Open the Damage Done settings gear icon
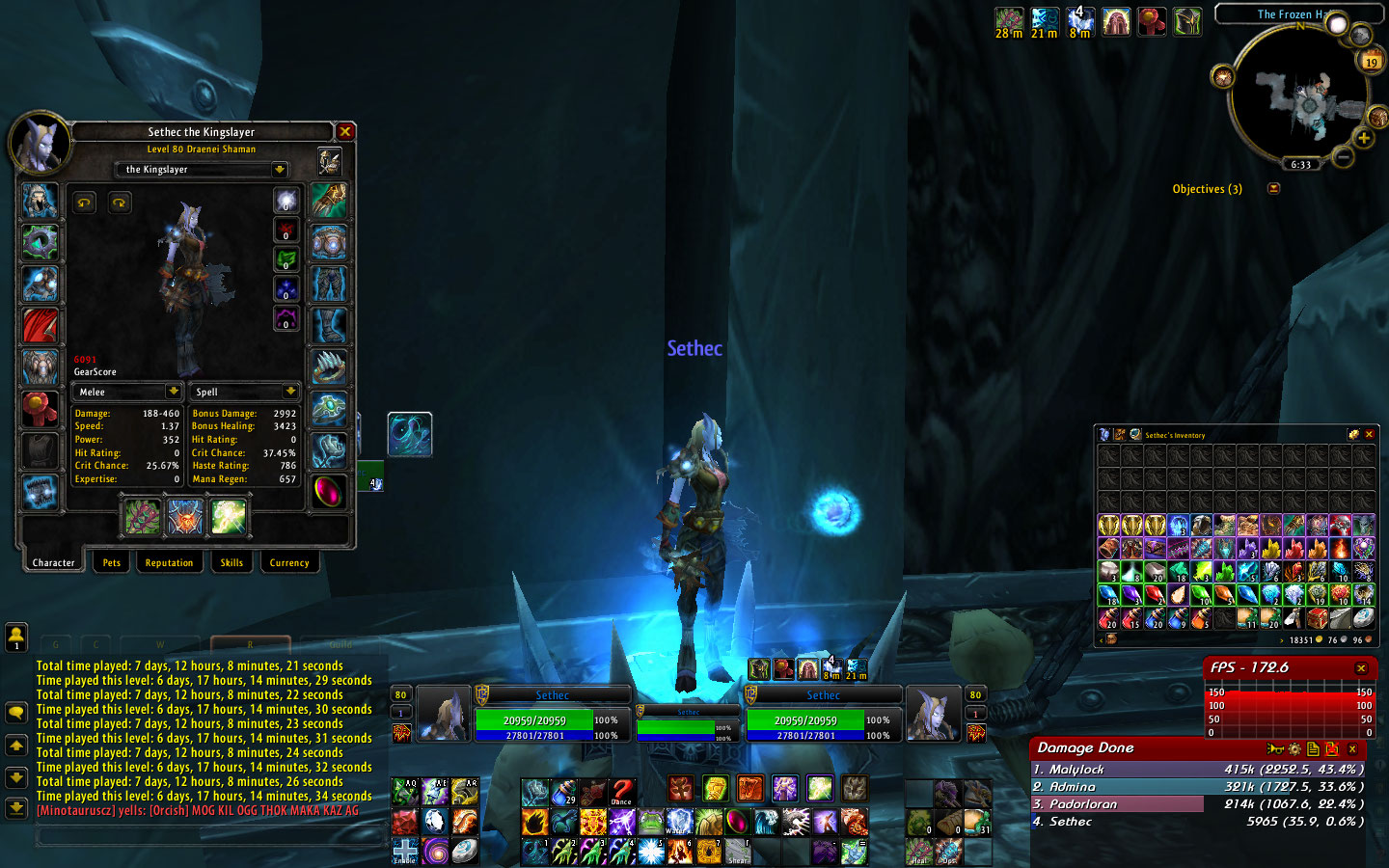The width and height of the screenshot is (1389, 868). [1294, 747]
